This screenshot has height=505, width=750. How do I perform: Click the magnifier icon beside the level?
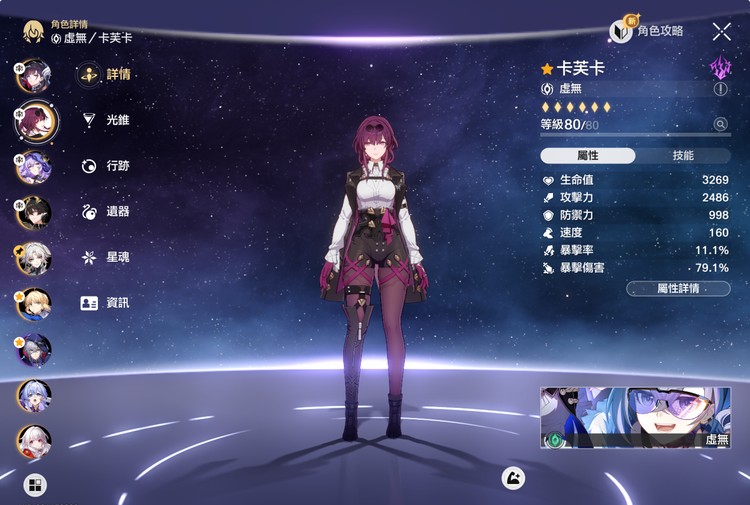tap(720, 124)
